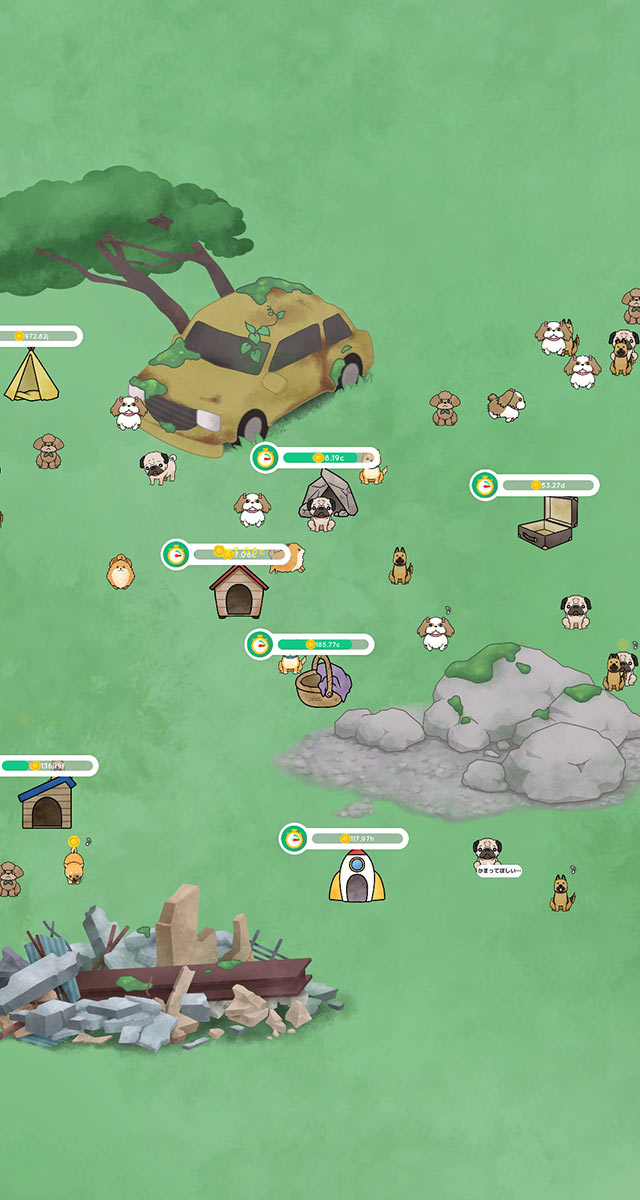Tap the stopwatch icon beside 8.19c
The height and width of the screenshot is (1200, 640).
point(265,458)
